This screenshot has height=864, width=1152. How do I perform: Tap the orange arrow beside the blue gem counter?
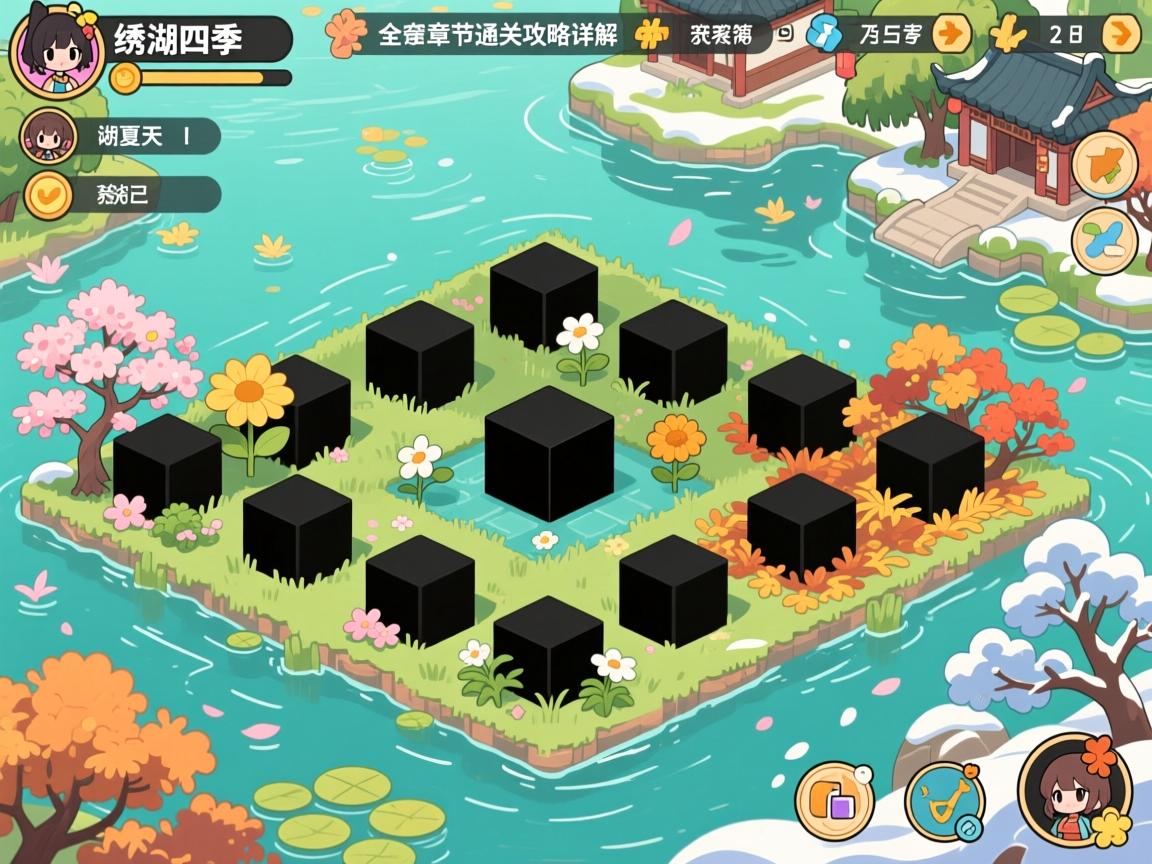pyautogui.click(x=951, y=34)
